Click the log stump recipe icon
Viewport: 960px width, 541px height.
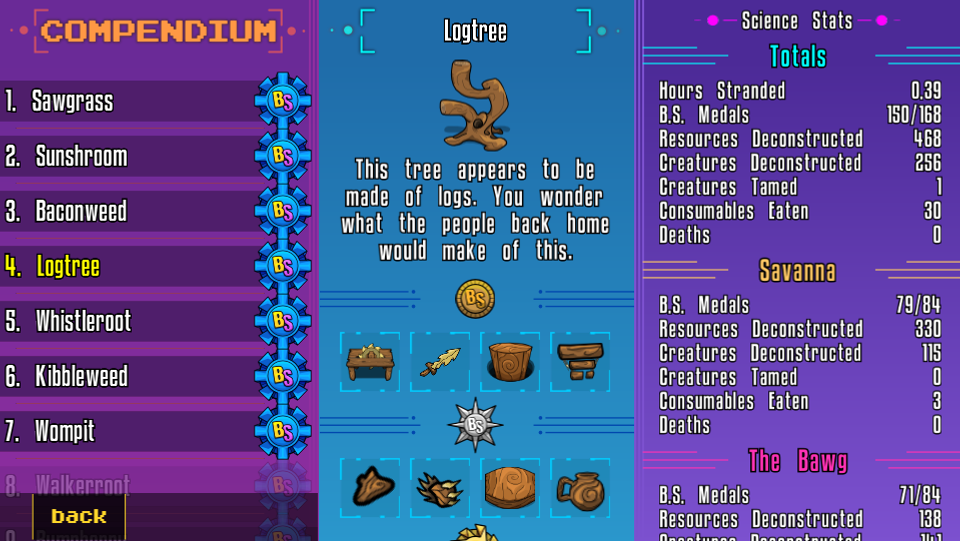(510, 361)
